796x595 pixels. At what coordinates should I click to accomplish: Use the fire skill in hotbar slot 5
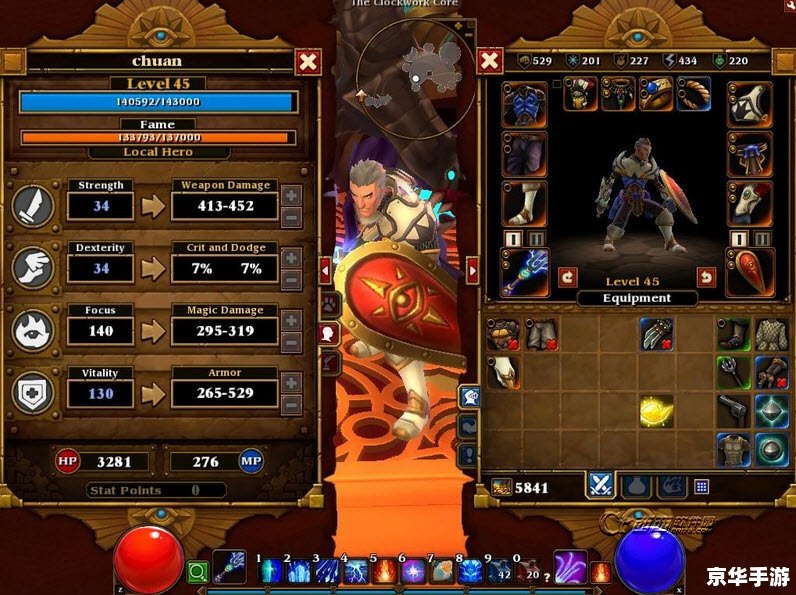click(x=384, y=572)
